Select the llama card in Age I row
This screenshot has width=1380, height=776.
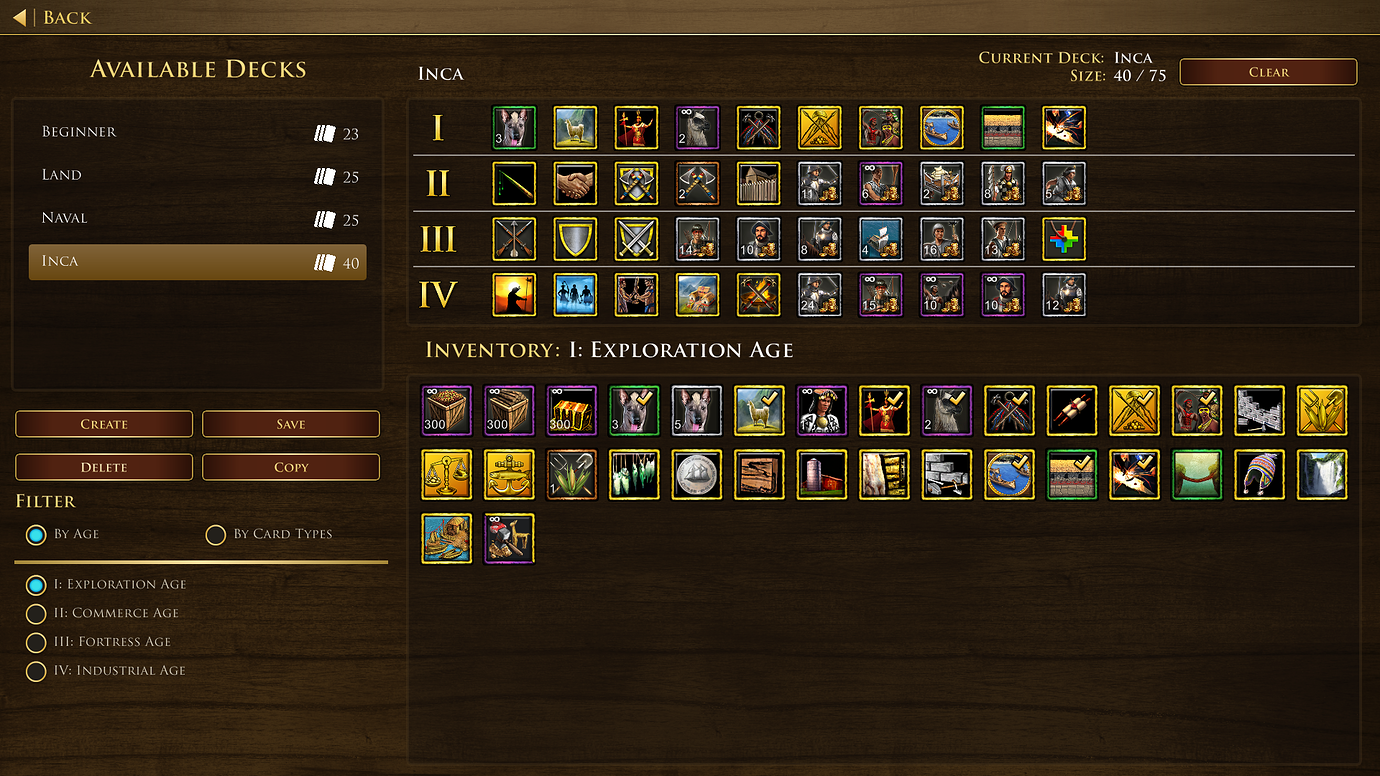(x=576, y=127)
